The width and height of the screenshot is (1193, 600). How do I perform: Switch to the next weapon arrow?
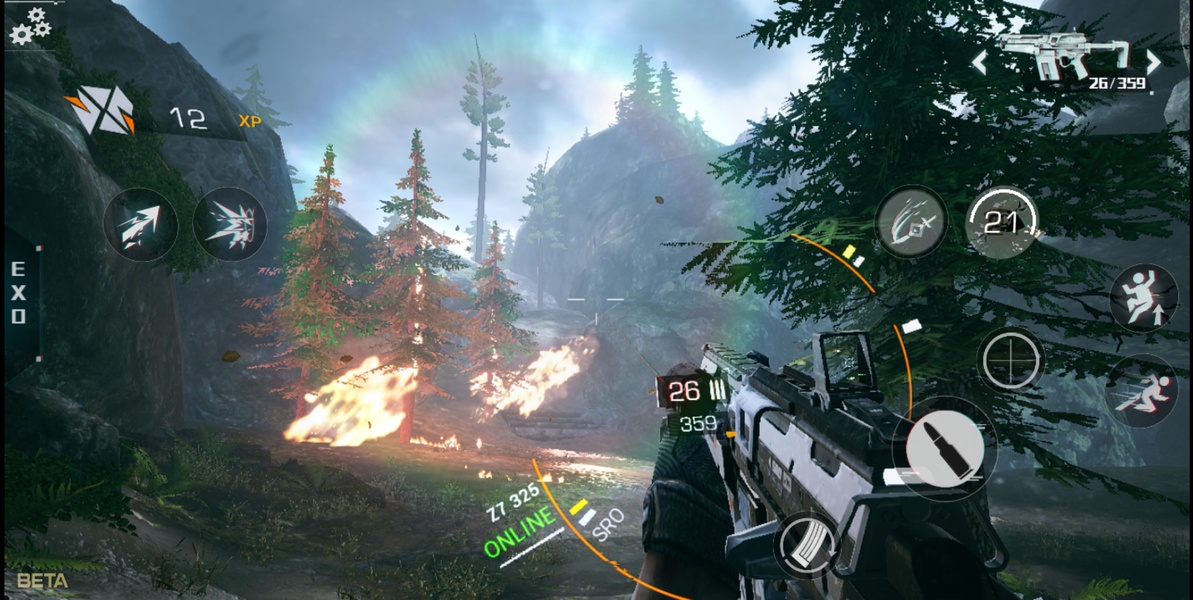pyautogui.click(x=1153, y=63)
